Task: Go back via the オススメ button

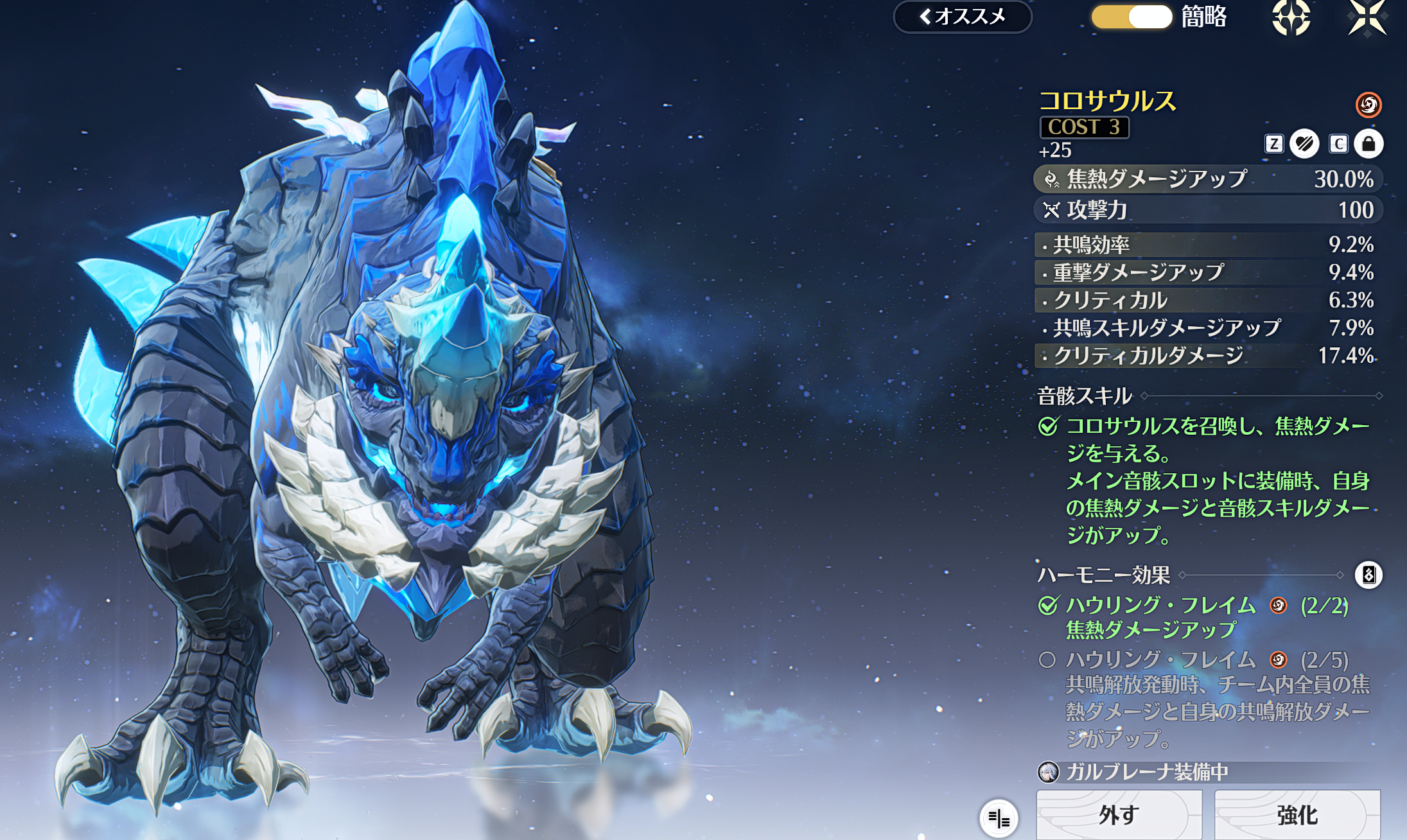Action: coord(962,17)
